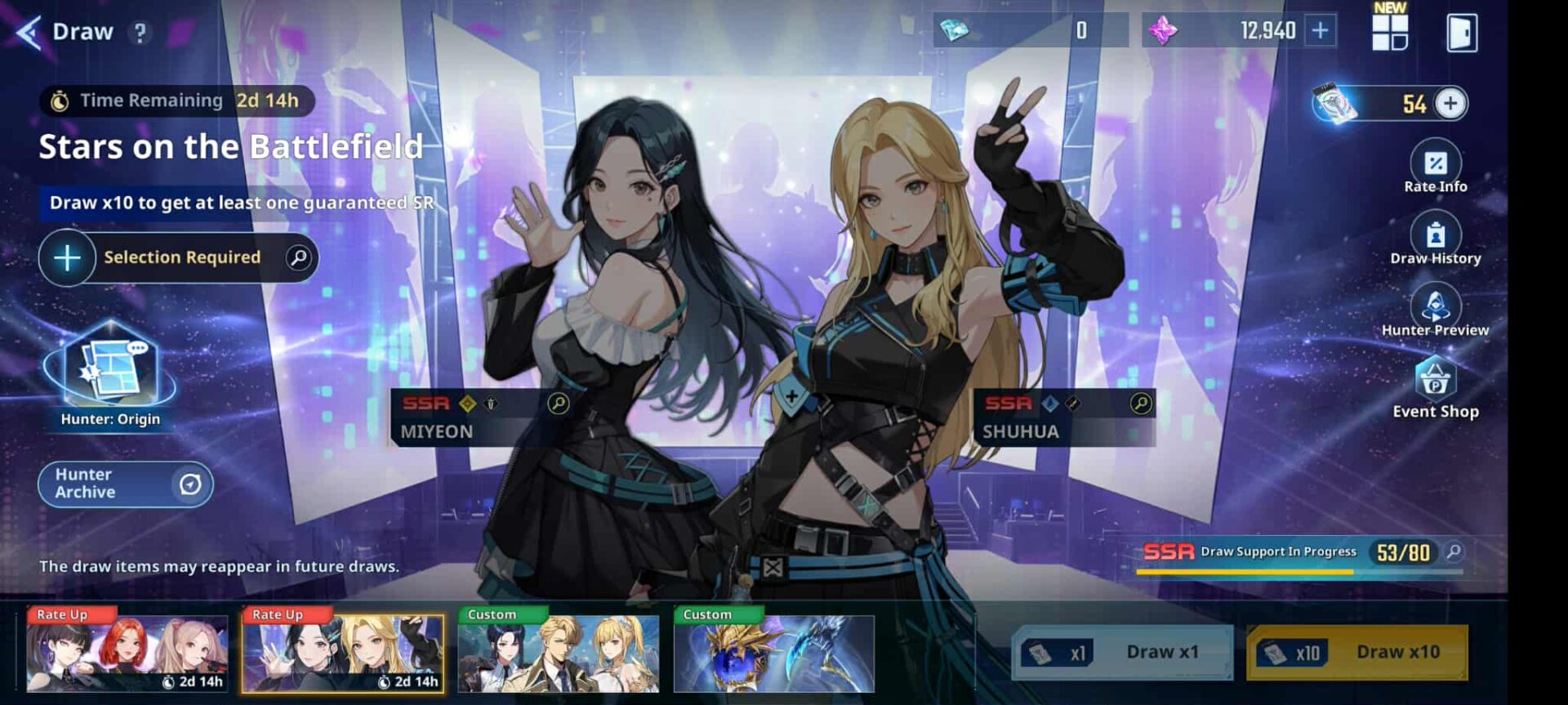Inspect SHUHUA with her magnifier icon

(1141, 404)
